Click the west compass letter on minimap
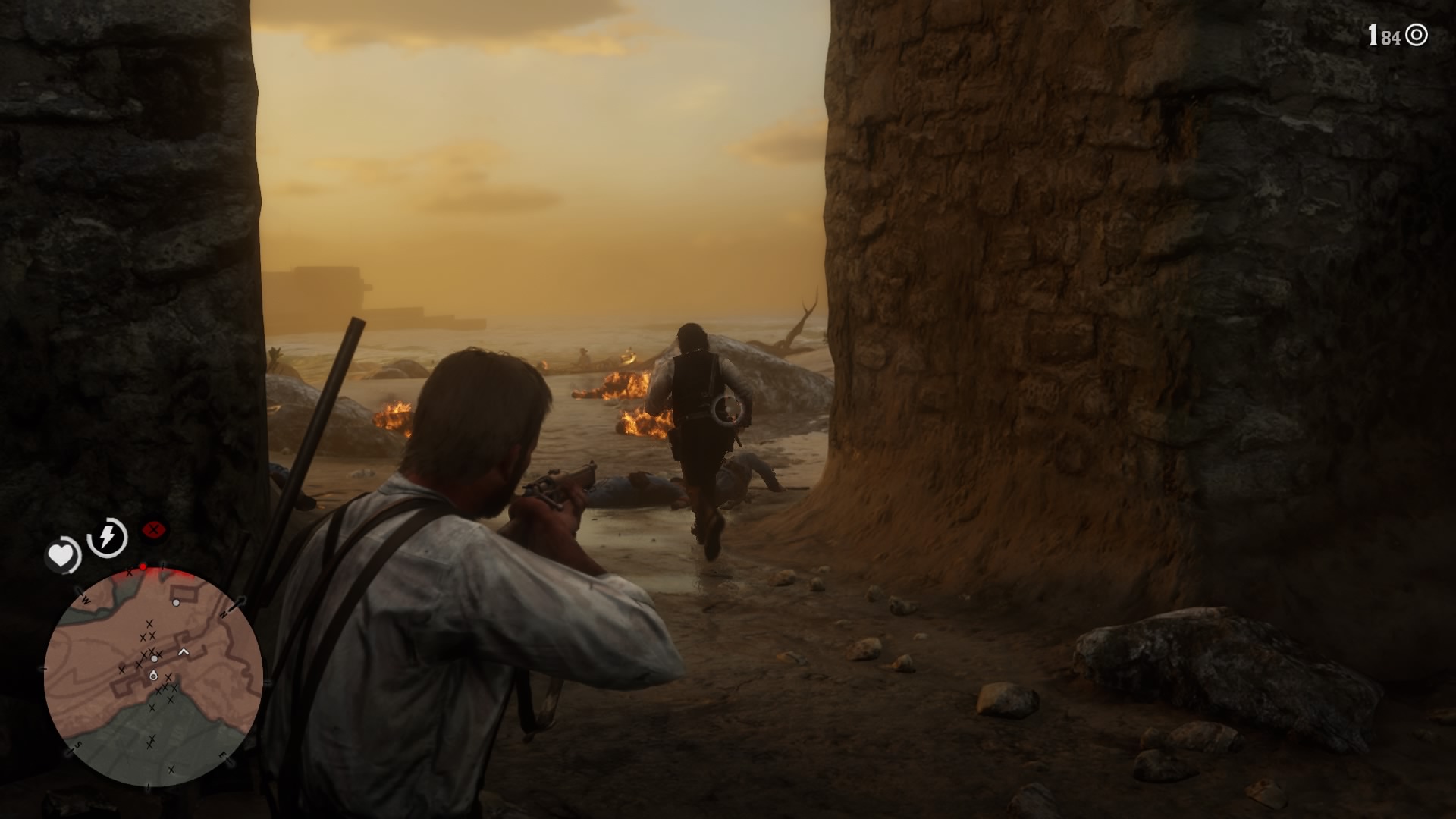1456x819 pixels. pyautogui.click(x=85, y=600)
